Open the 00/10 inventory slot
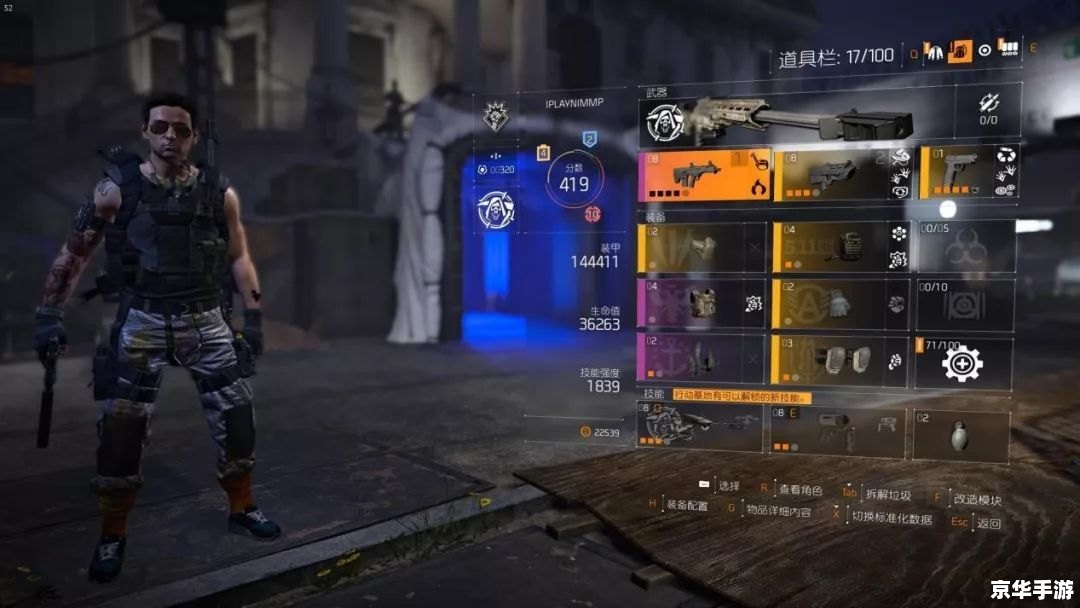 965,304
